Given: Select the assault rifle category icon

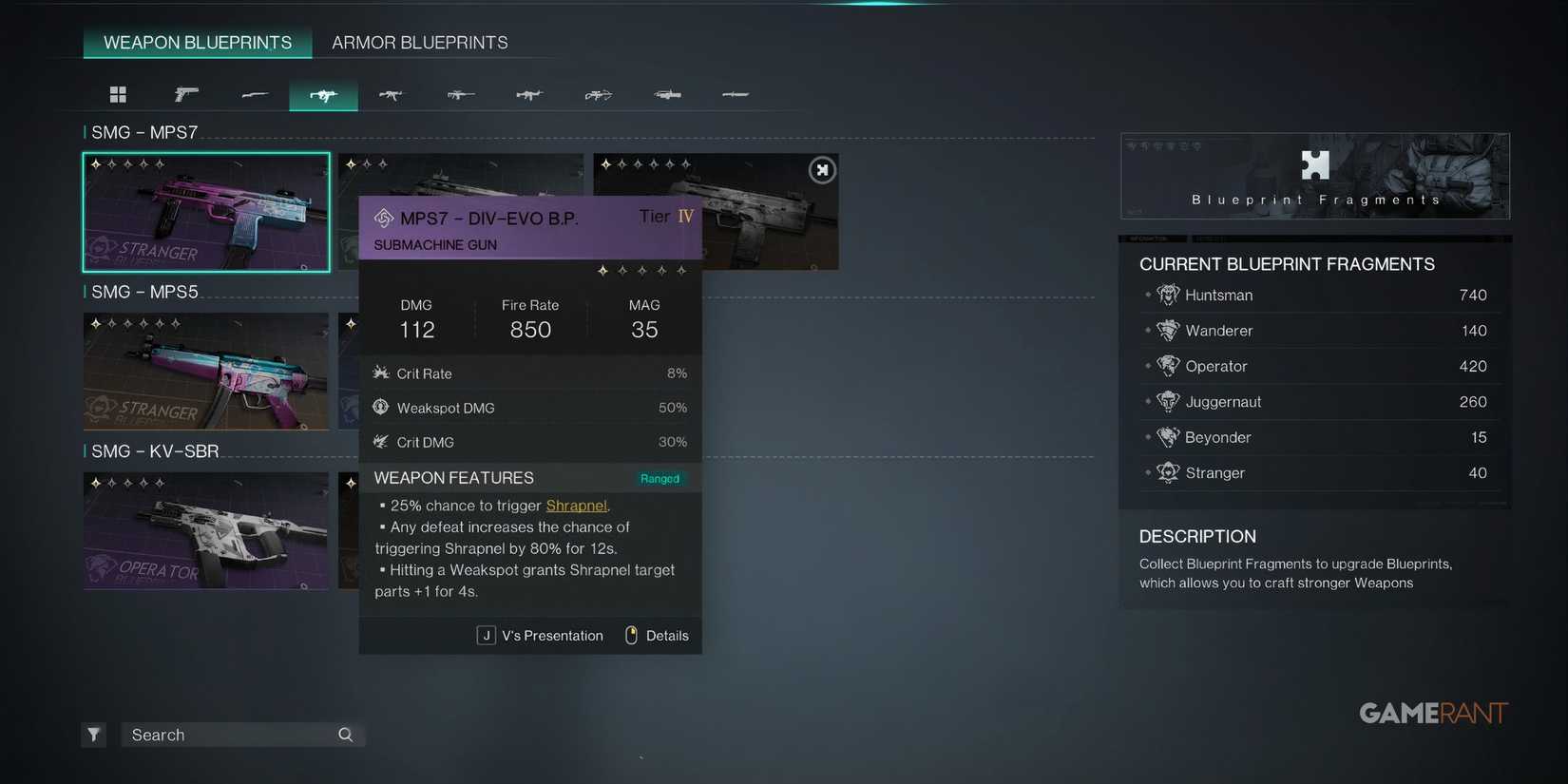Looking at the screenshot, I should [392, 94].
